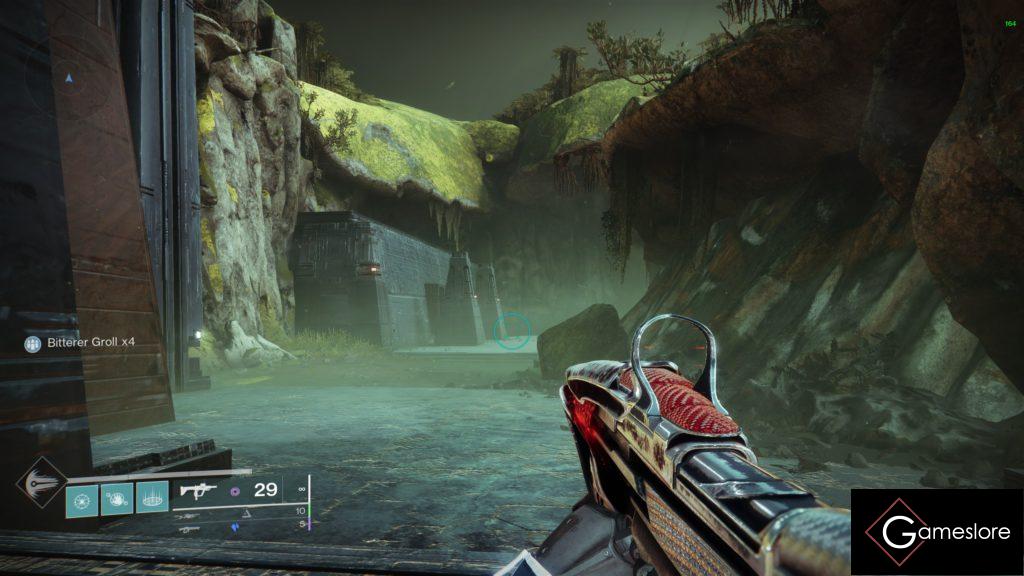Select the equipped auto rifle weapon icon

198,491
